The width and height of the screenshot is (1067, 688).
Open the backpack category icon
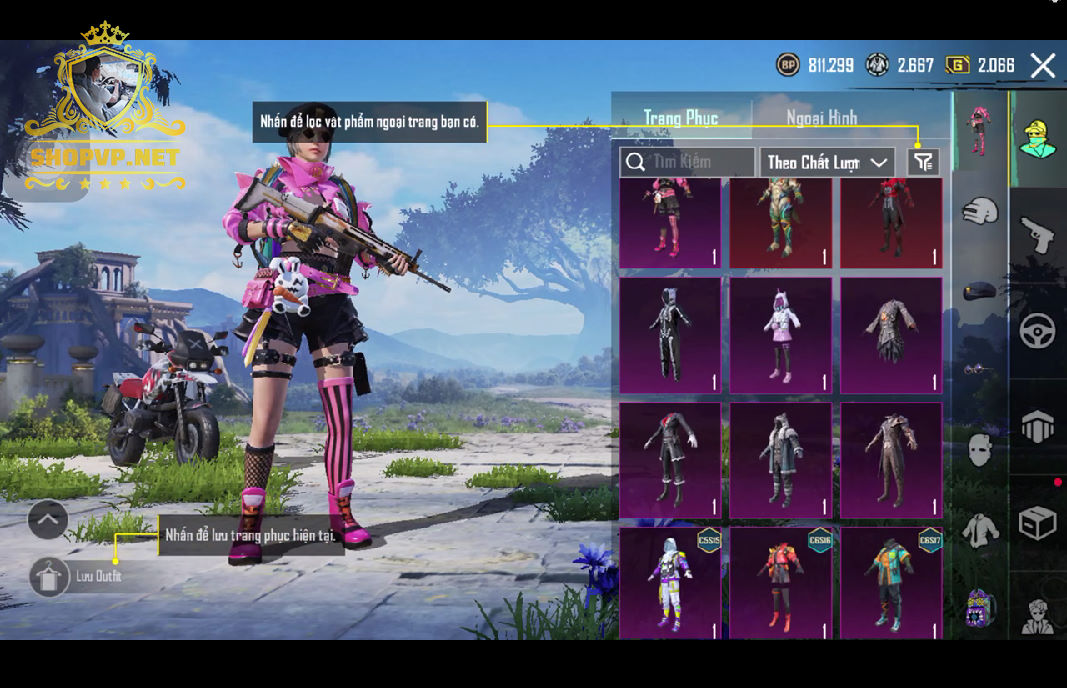click(1037, 427)
